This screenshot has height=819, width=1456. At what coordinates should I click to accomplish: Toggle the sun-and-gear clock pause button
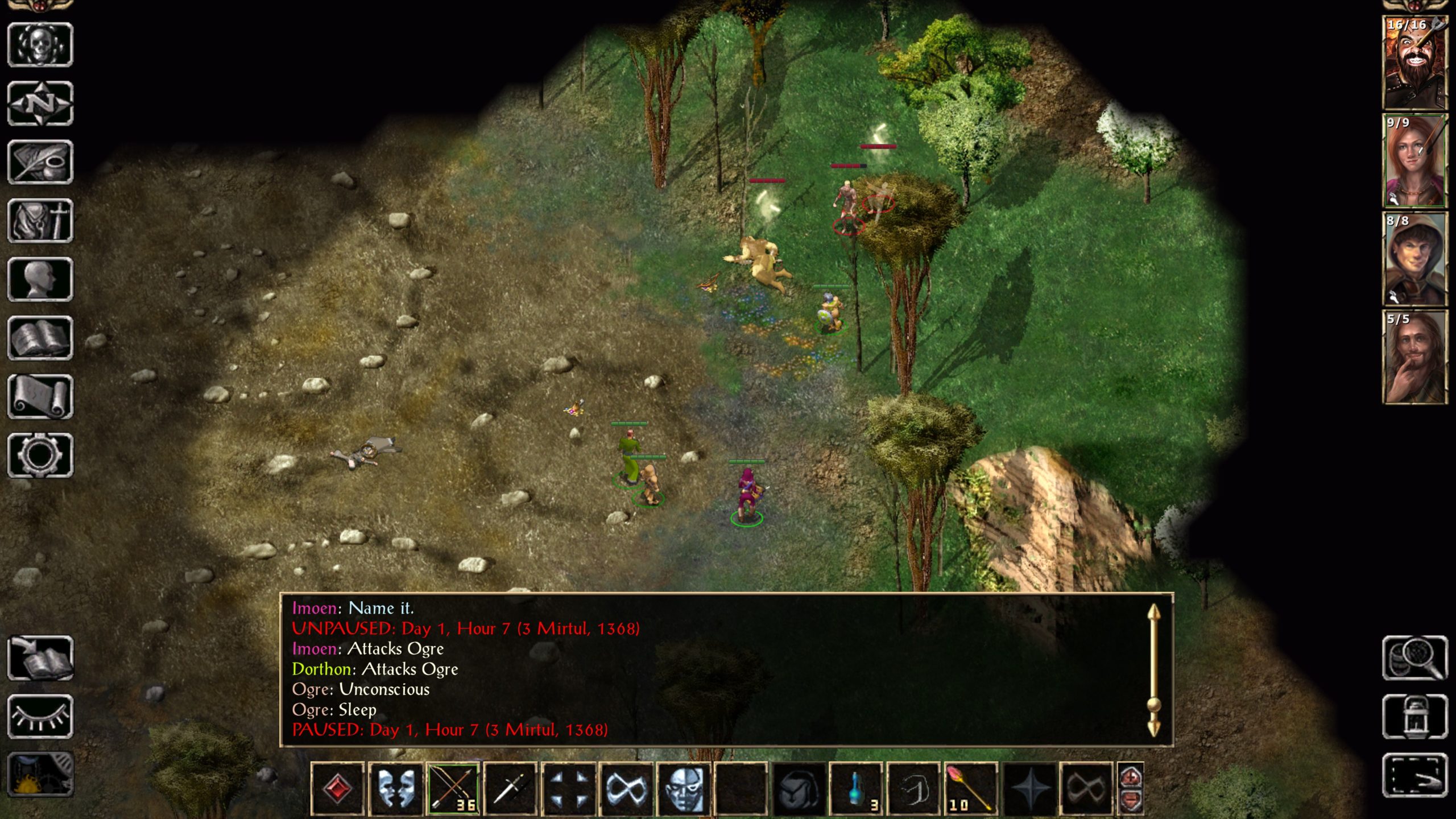point(40,775)
